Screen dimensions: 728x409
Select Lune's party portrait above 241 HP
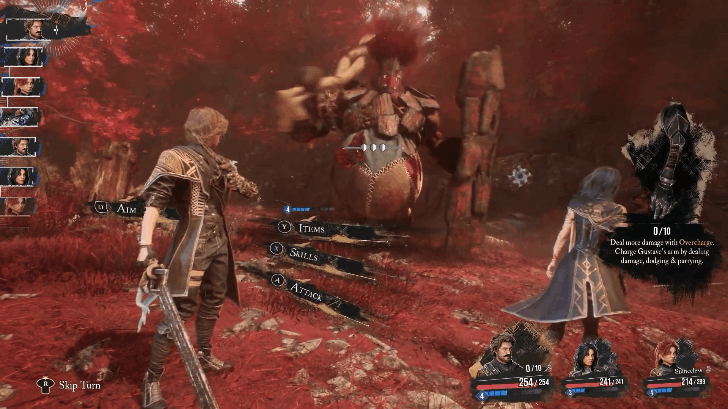(592, 353)
